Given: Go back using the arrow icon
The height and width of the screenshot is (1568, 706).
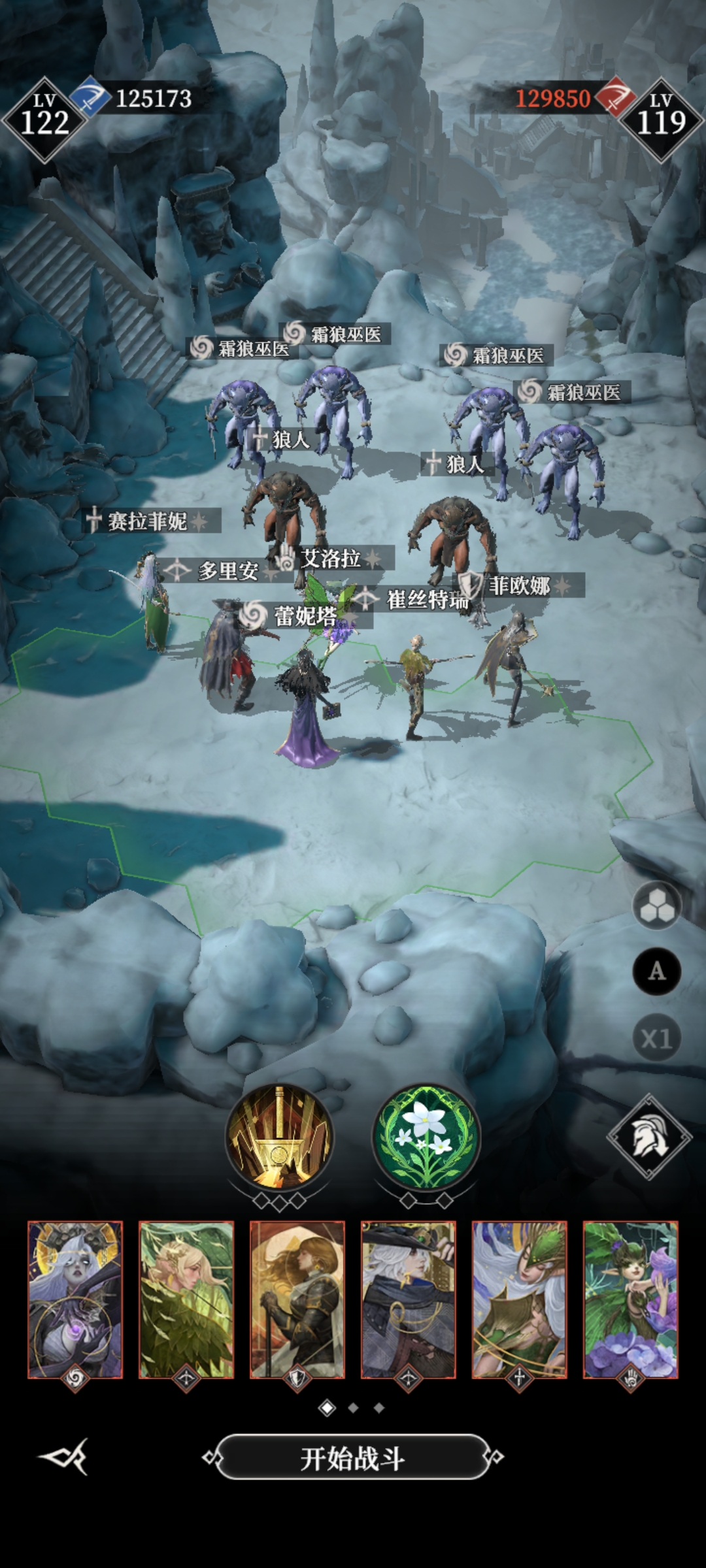Looking at the screenshot, I should coord(64,1456).
